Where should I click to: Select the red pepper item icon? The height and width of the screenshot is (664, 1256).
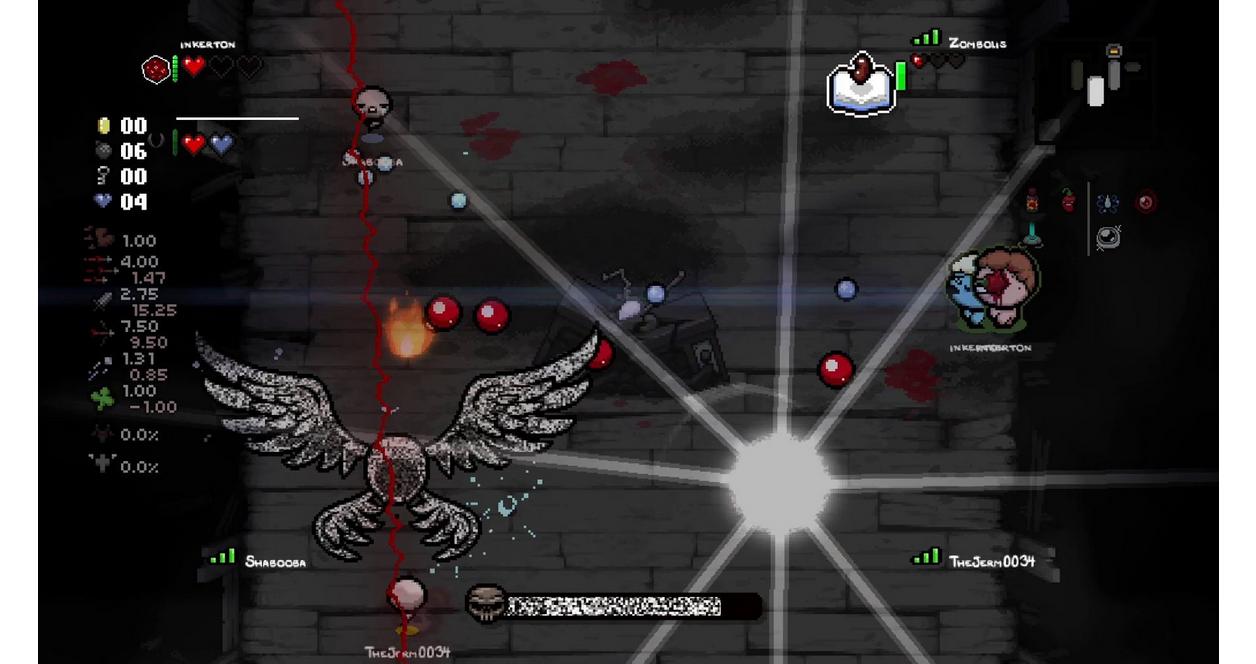pos(1068,200)
